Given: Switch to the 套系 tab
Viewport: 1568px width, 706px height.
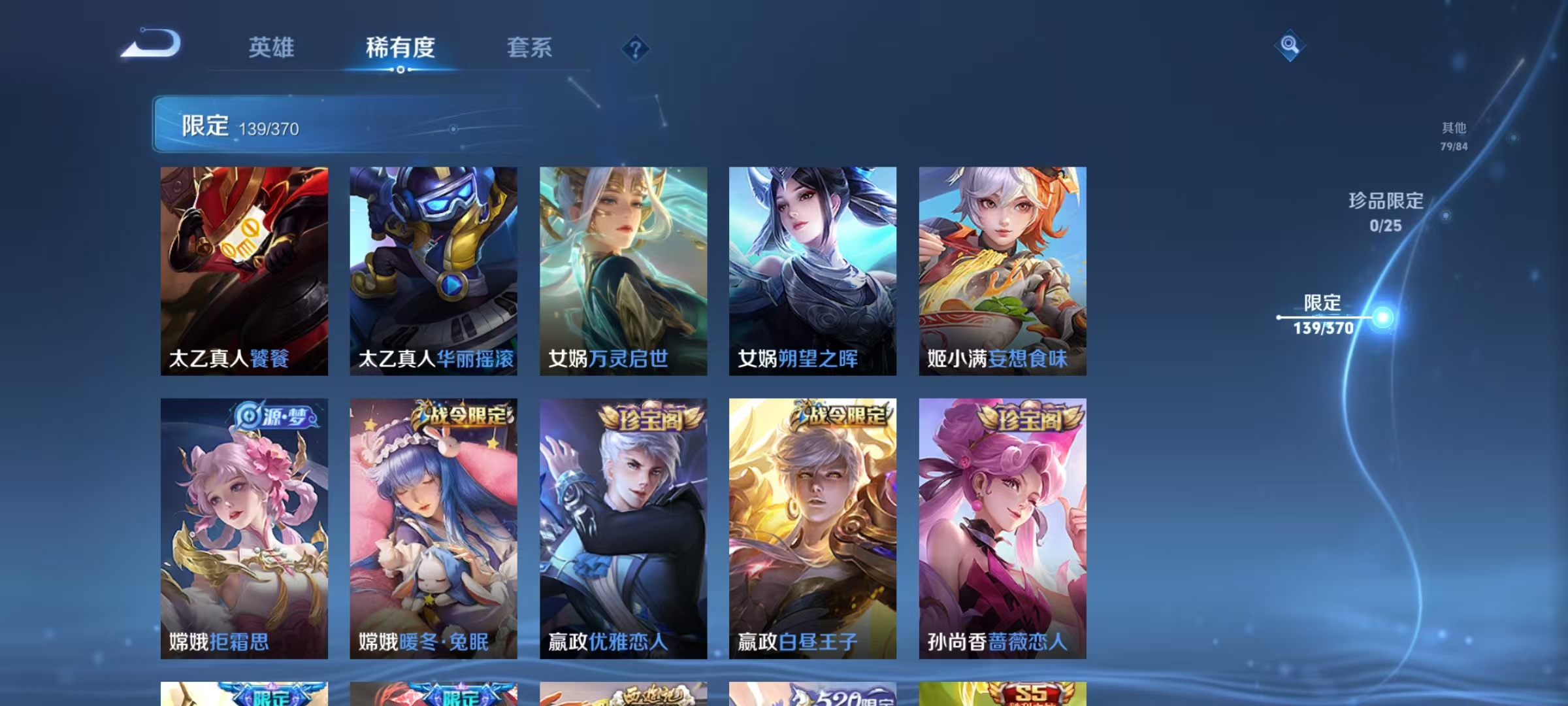Looking at the screenshot, I should 529,48.
